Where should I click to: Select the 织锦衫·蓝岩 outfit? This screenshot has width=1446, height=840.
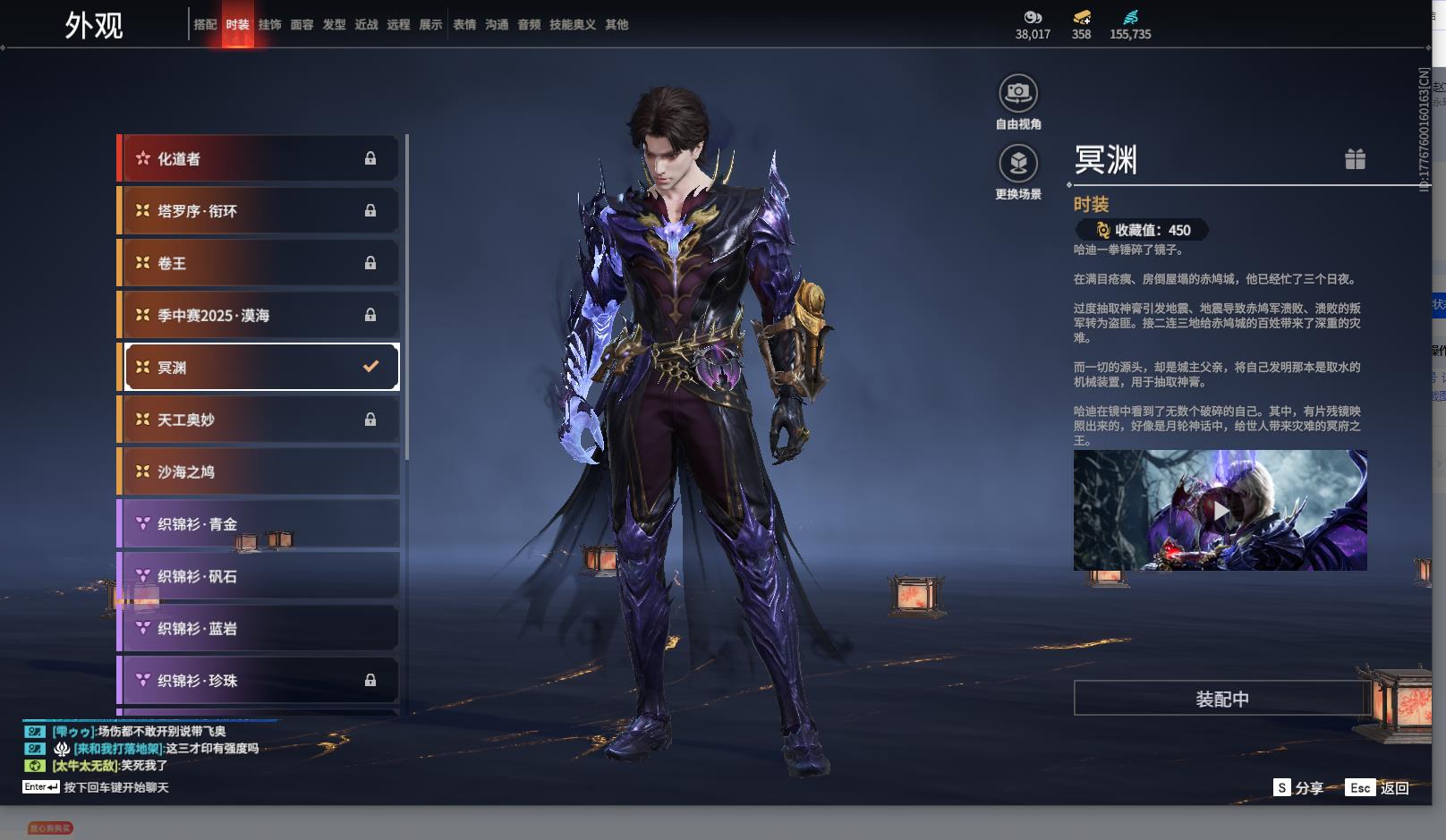[259, 628]
